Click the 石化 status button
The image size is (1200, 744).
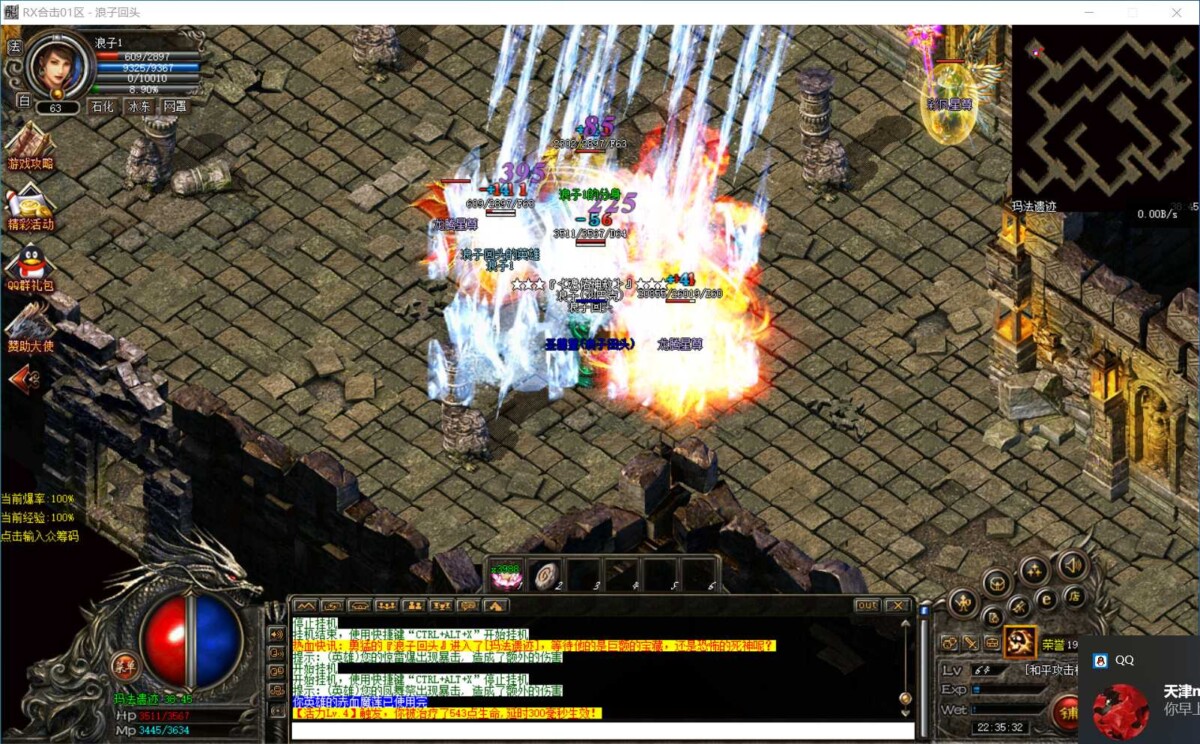pos(103,106)
